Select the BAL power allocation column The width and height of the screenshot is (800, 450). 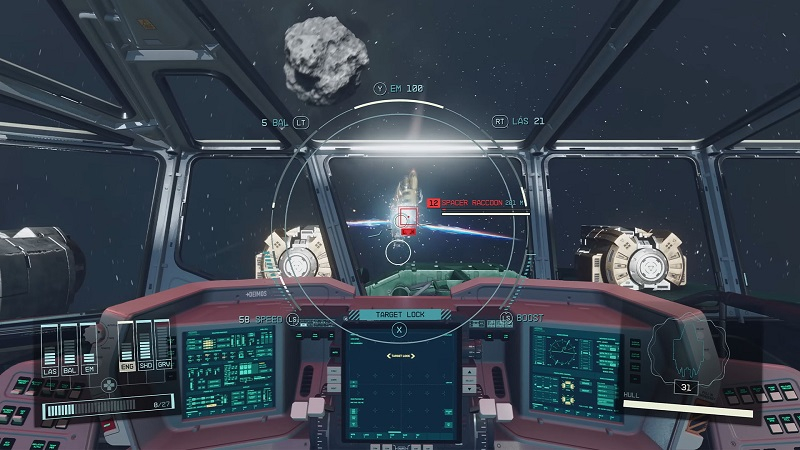pos(71,350)
